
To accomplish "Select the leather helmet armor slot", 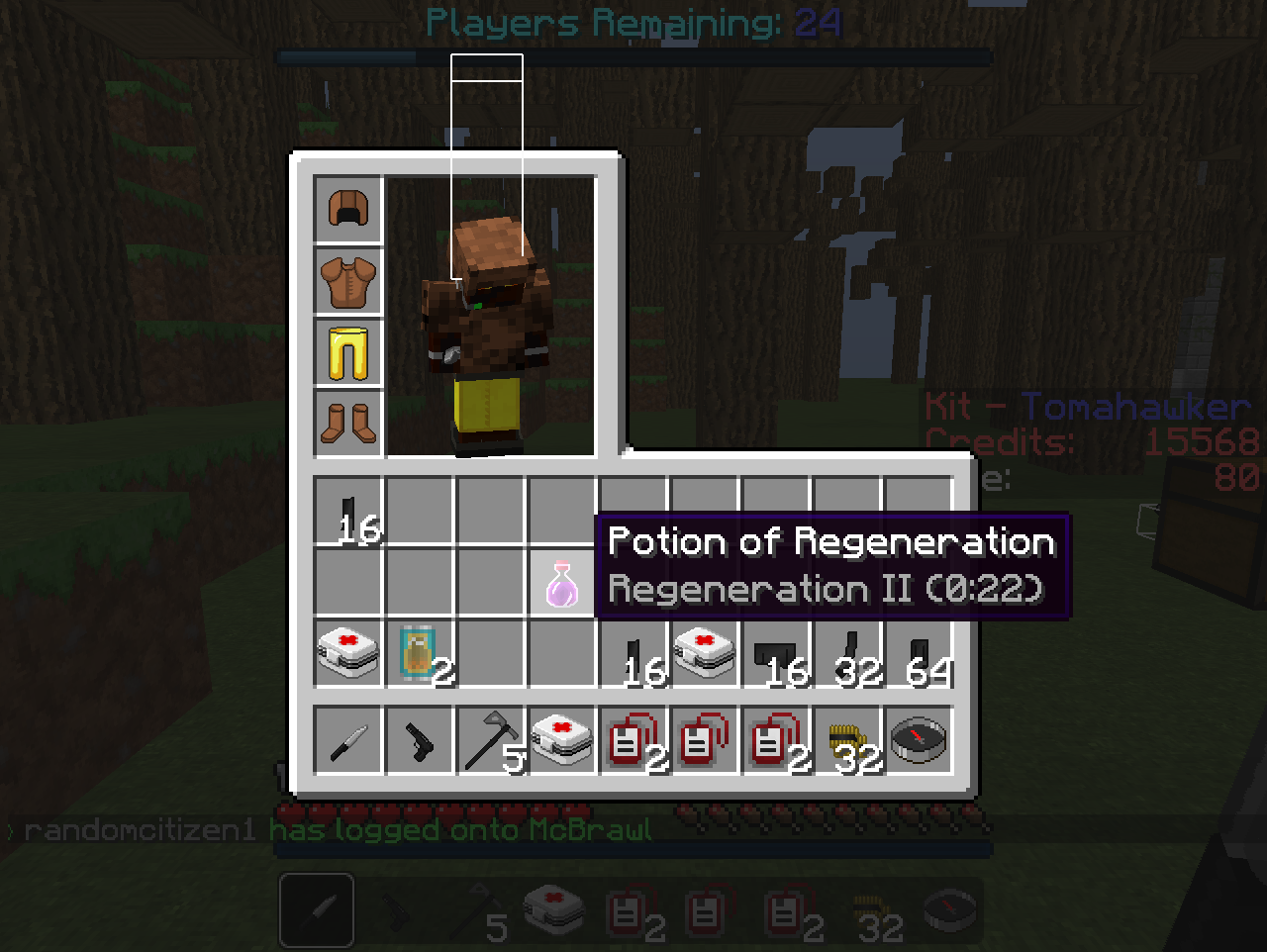I will pos(348,210).
